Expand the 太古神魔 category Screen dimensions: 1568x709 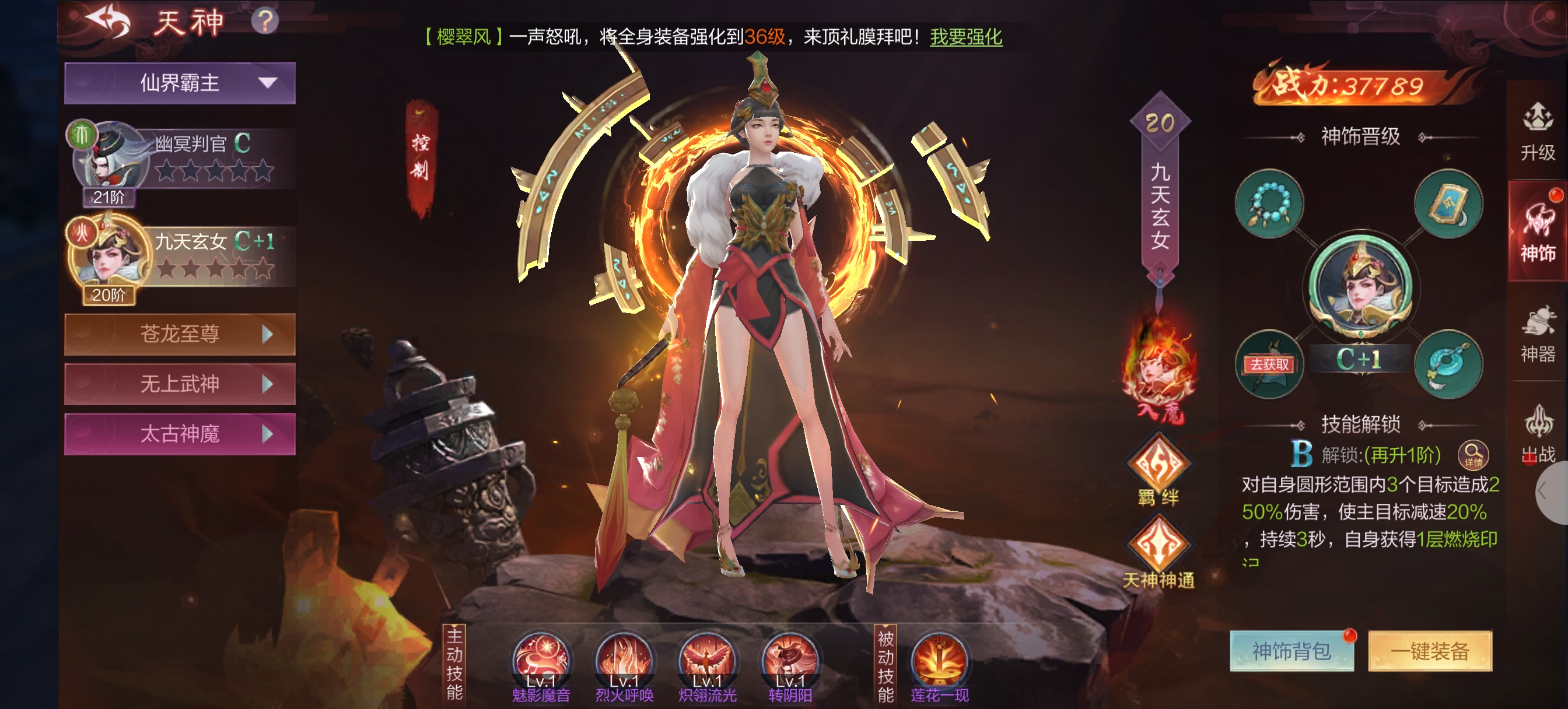[x=180, y=434]
